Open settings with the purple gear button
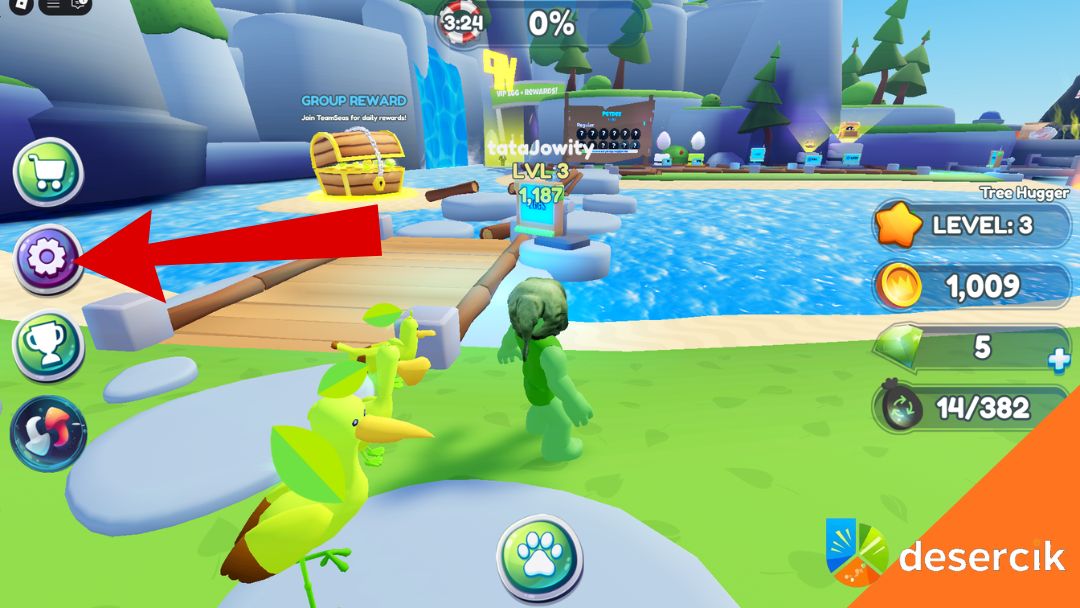Viewport: 1080px width, 608px height. tap(46, 259)
